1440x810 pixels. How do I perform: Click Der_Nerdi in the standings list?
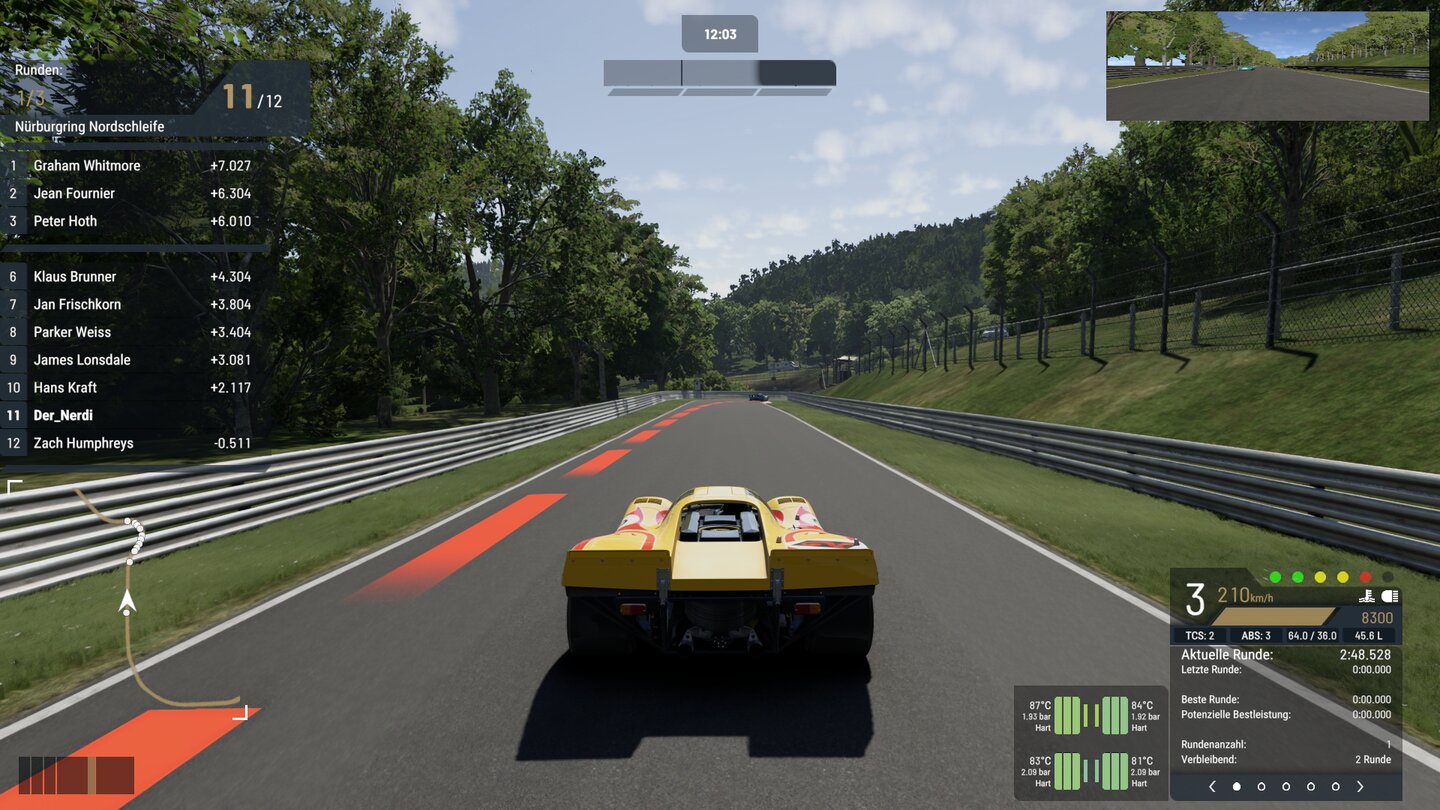[63, 415]
